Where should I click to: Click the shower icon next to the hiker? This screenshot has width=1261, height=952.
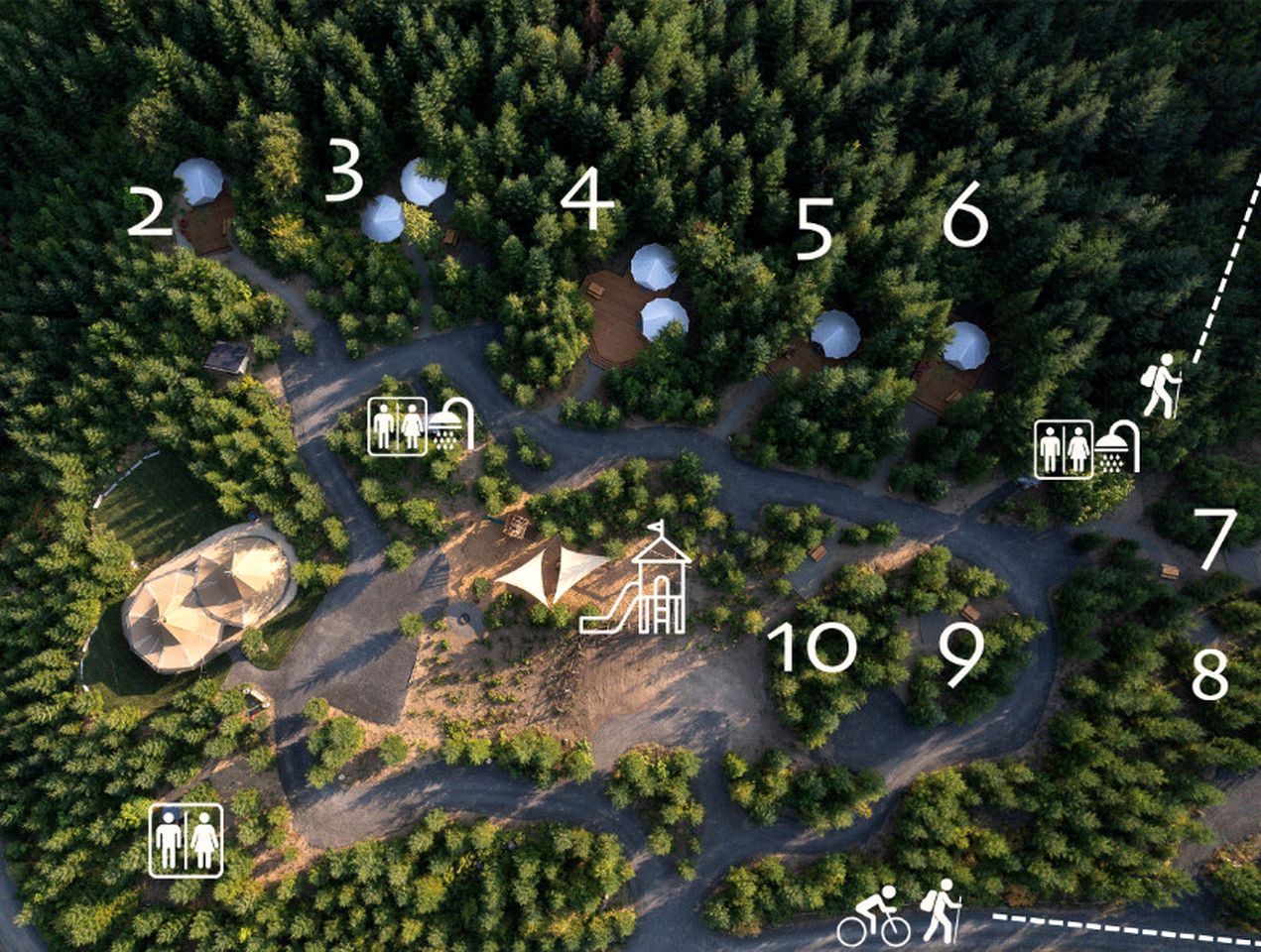pyautogui.click(x=1117, y=448)
